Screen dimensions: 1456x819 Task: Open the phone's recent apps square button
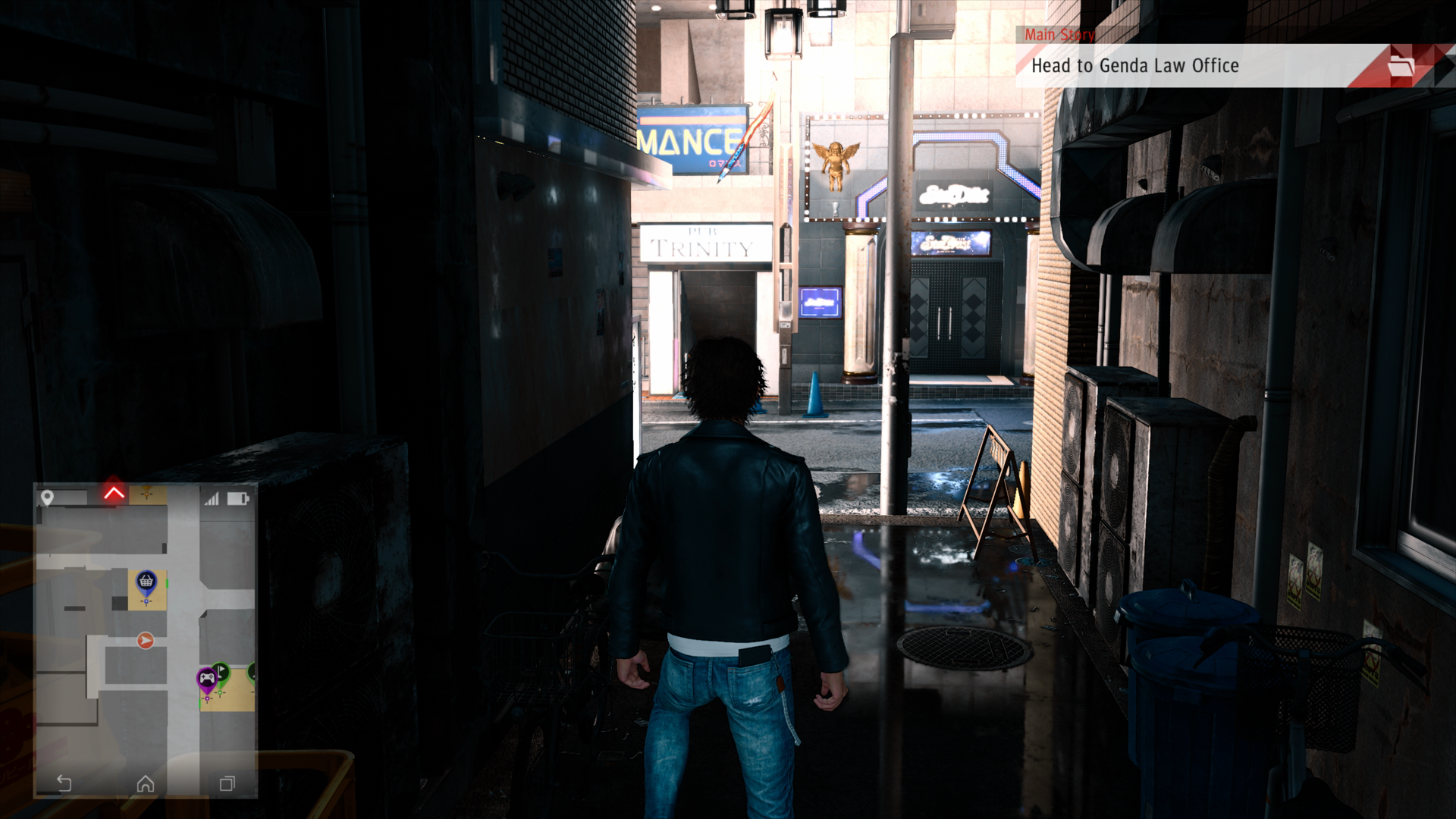227,783
